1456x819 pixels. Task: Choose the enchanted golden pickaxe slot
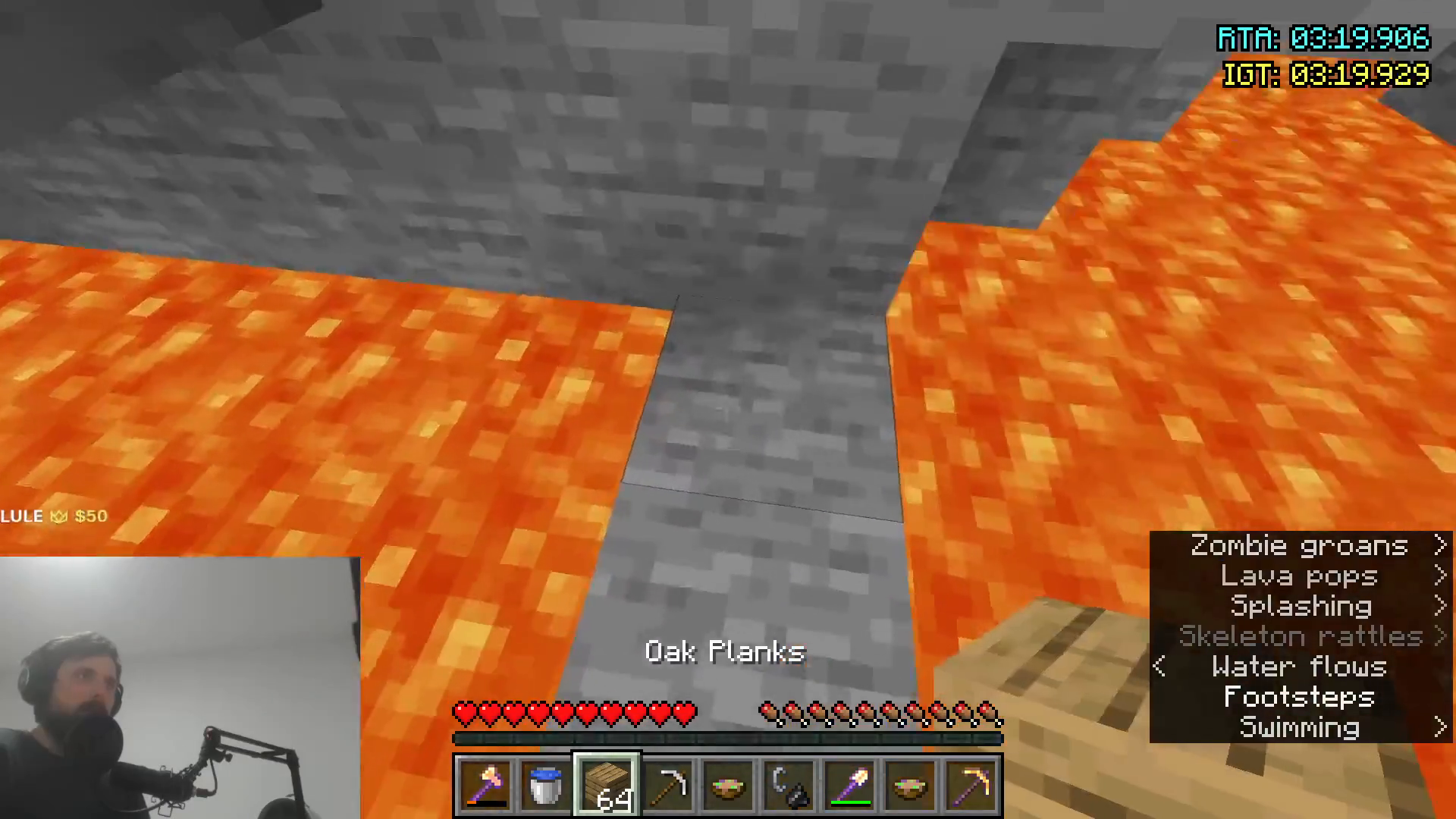coord(971,786)
